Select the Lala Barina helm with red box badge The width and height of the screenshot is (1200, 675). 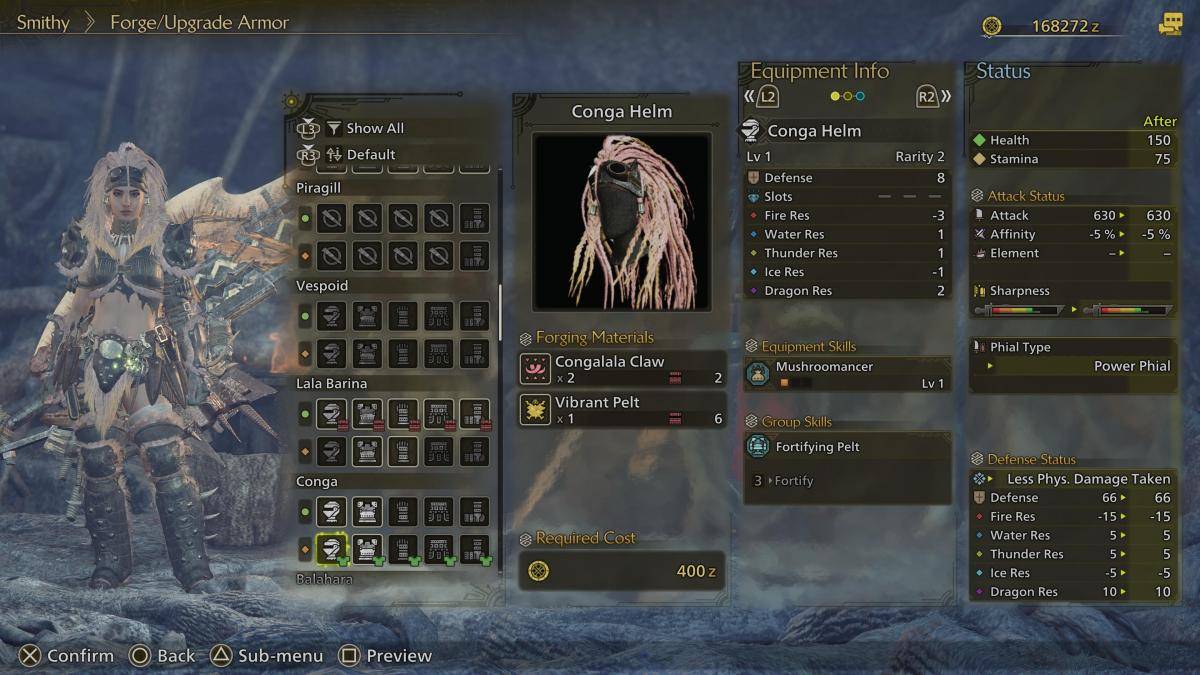click(x=331, y=414)
